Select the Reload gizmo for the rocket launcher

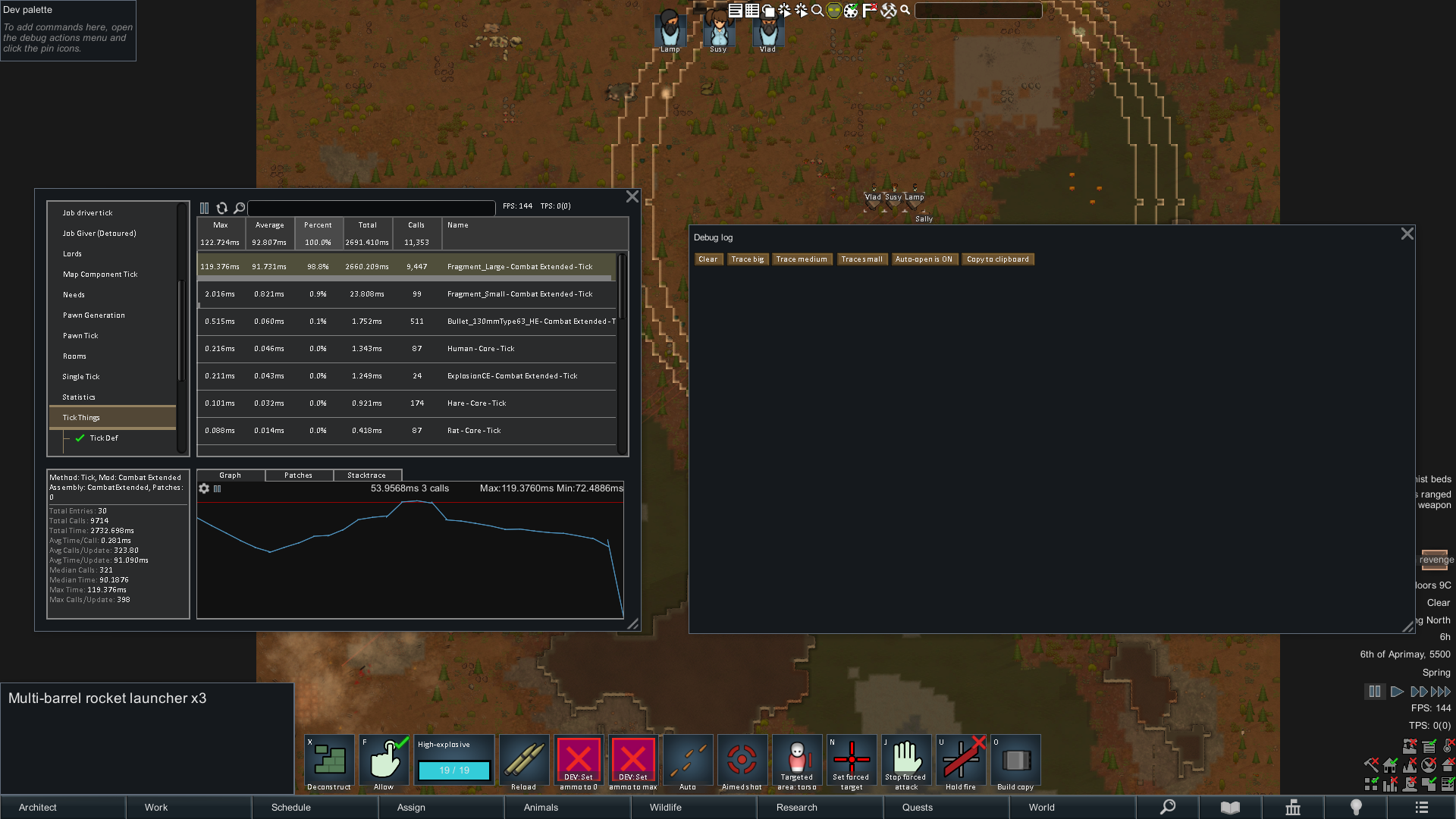point(524,760)
